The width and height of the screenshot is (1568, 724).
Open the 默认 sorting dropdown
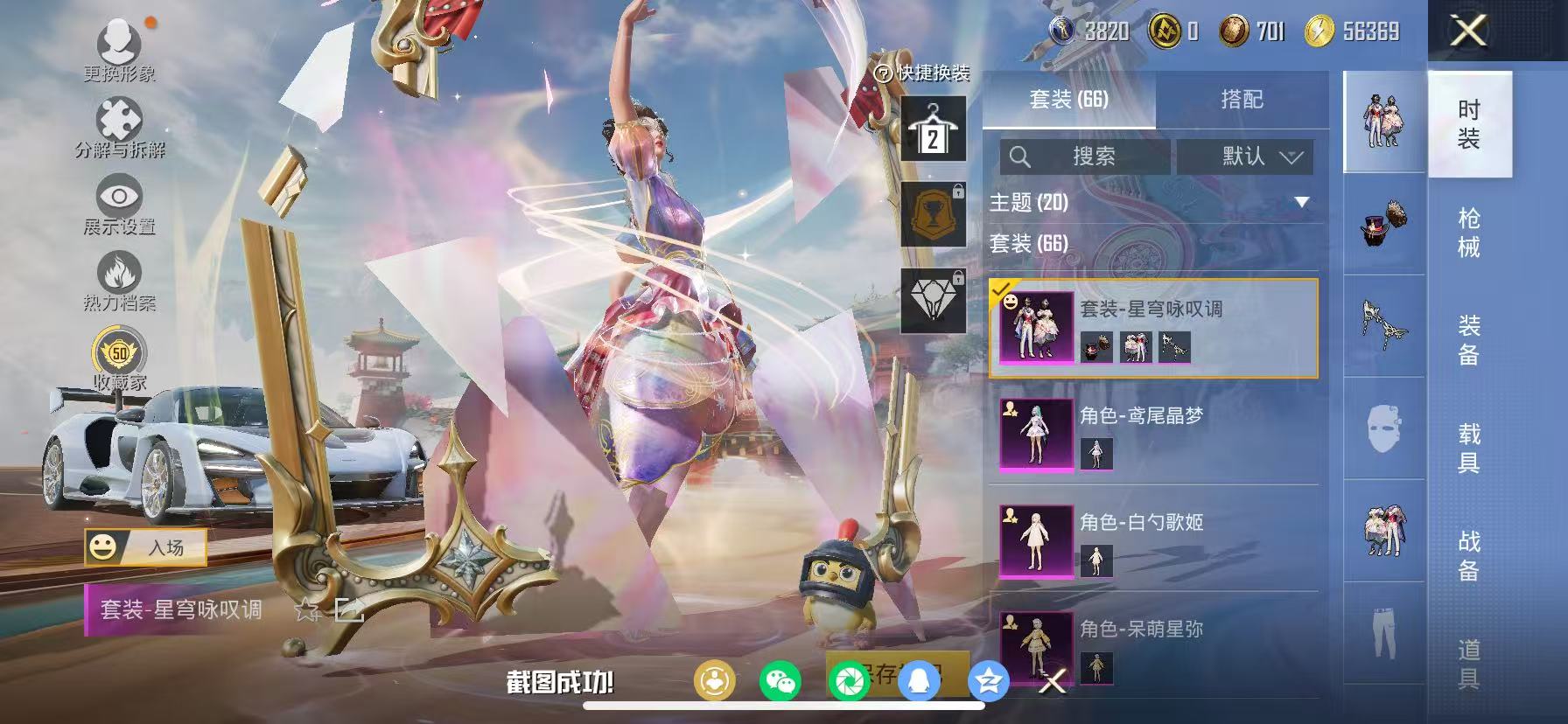click(1246, 157)
